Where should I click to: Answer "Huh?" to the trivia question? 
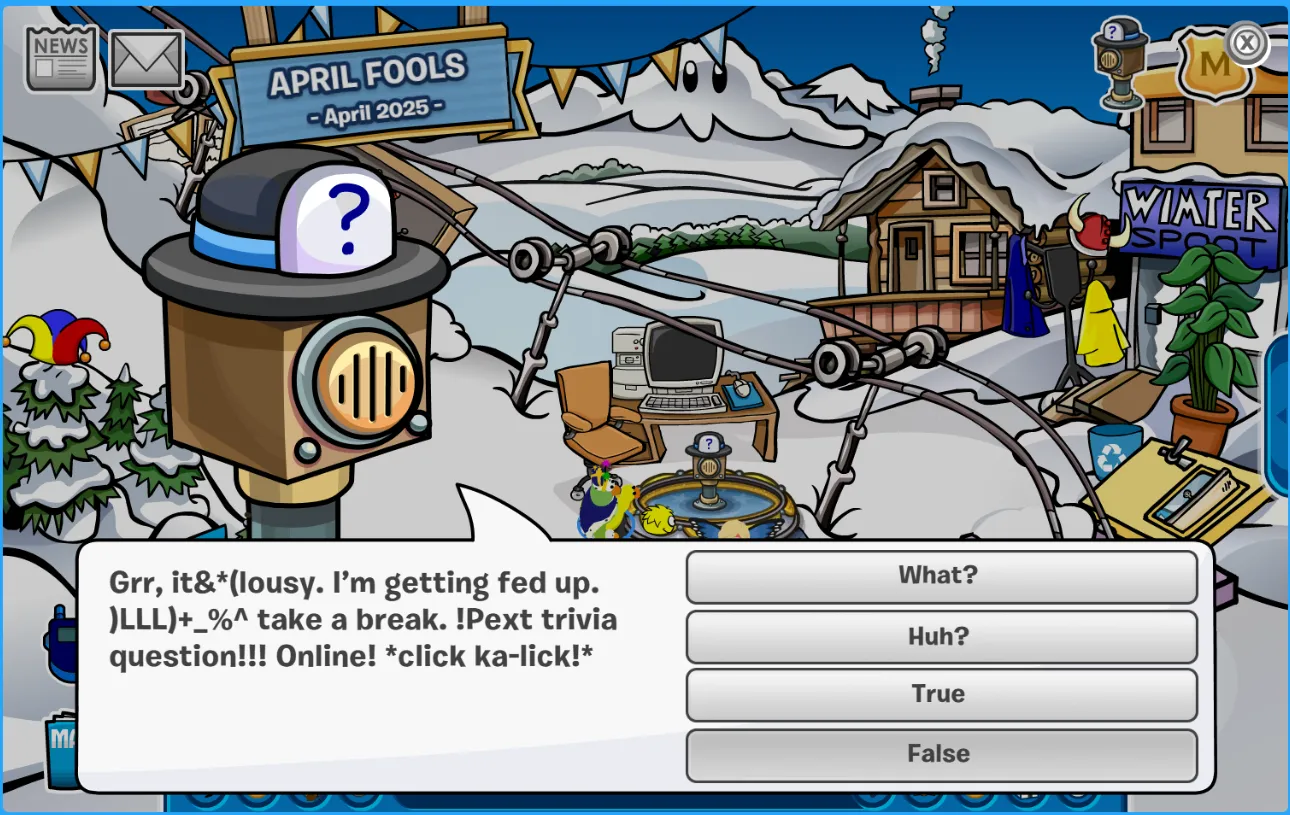941,636
